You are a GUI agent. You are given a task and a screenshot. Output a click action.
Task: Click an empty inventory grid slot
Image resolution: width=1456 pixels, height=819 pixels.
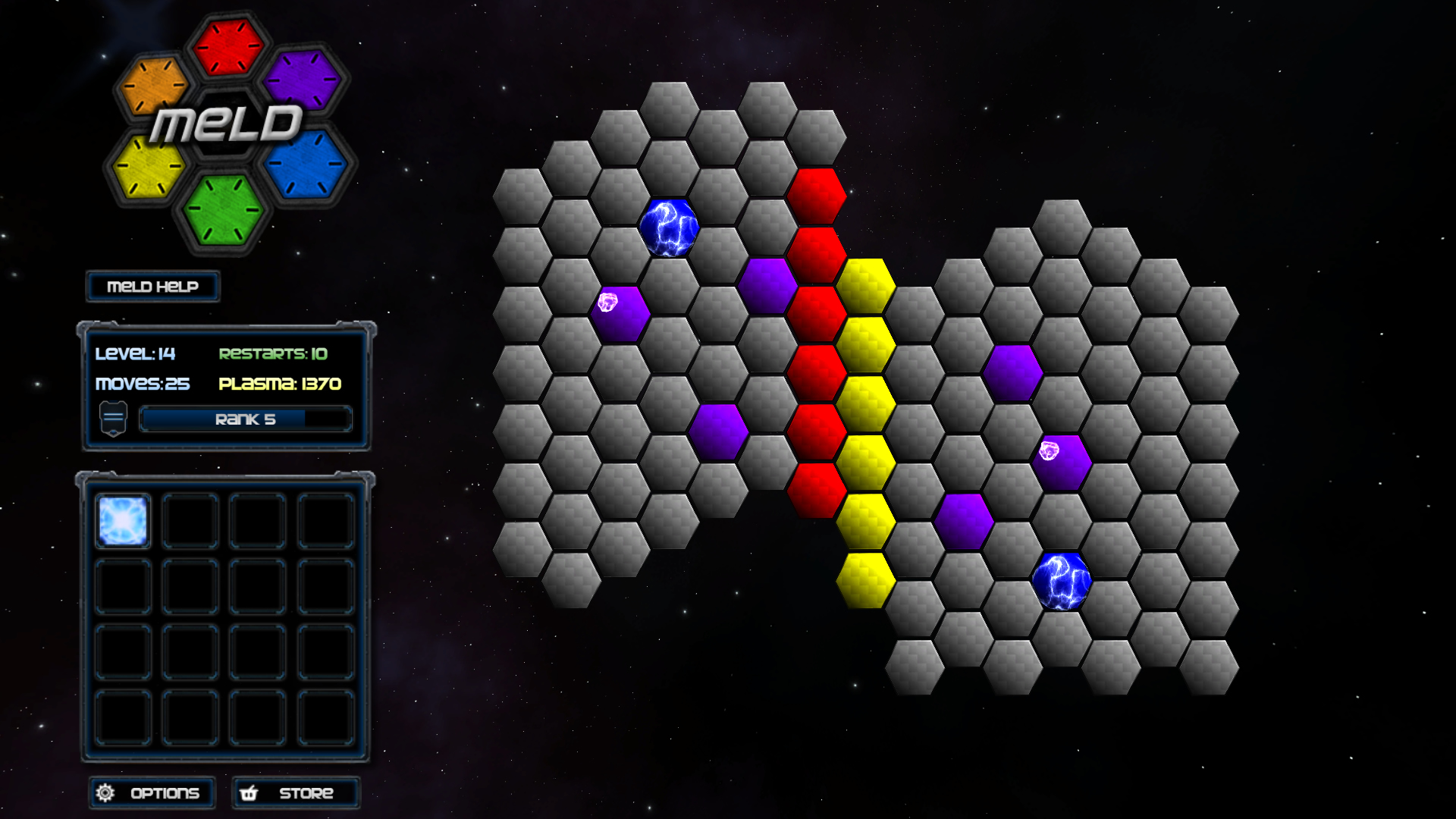pos(190,520)
